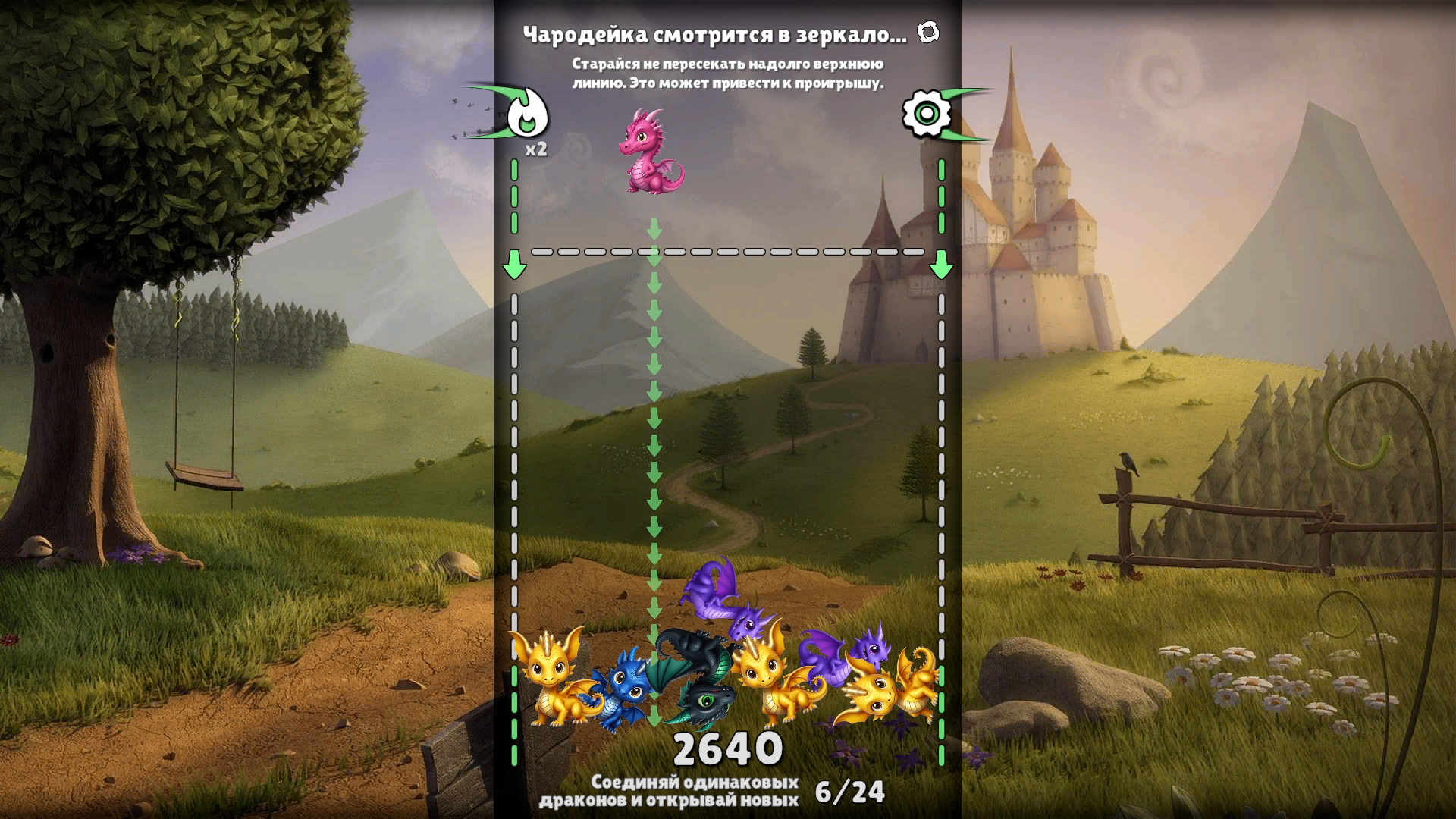Tap the downward arrow trajectory indicator
1456x819 pixels.
(x=652, y=417)
